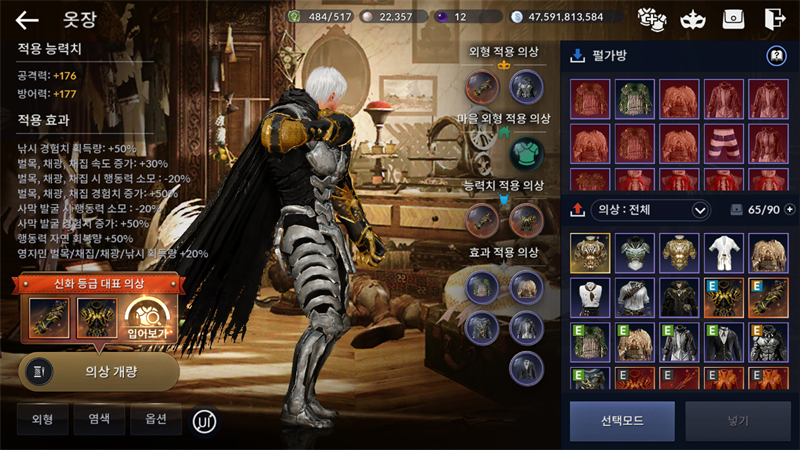
Task: Open the 의상 : 전체 filter dropdown
Action: tap(652, 210)
